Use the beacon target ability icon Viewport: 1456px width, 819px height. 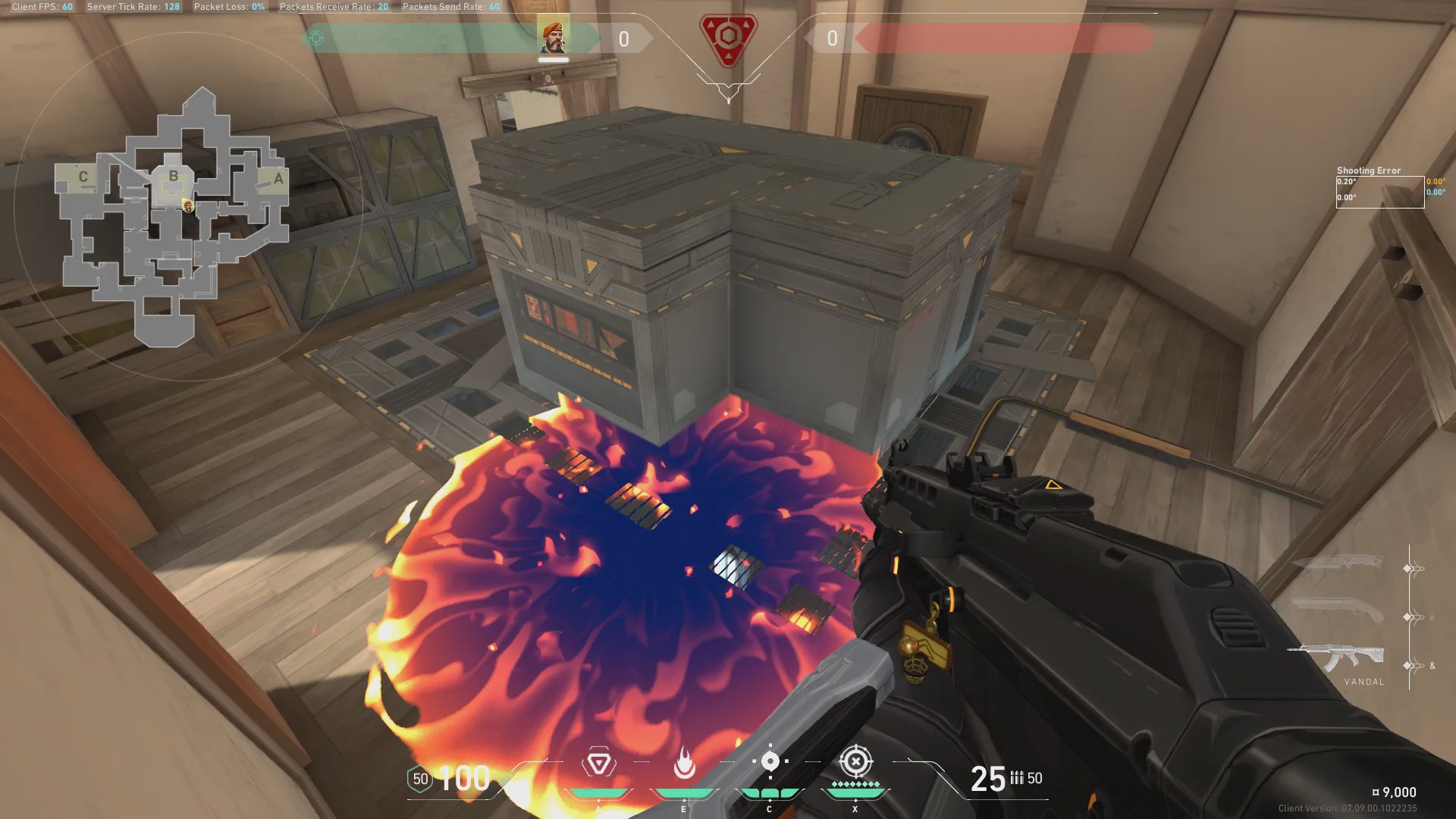click(x=770, y=761)
